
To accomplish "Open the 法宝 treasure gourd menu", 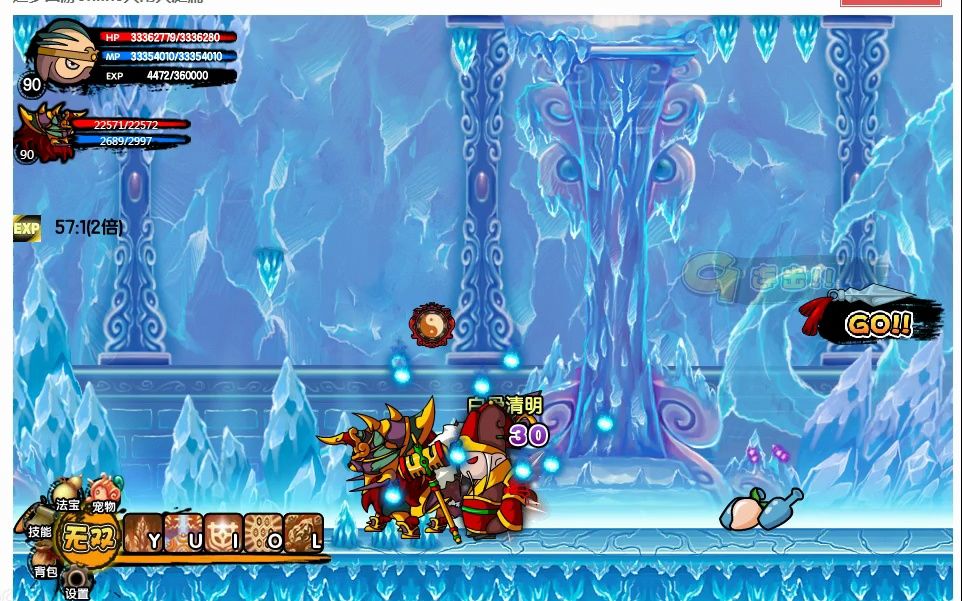I will tap(67, 499).
